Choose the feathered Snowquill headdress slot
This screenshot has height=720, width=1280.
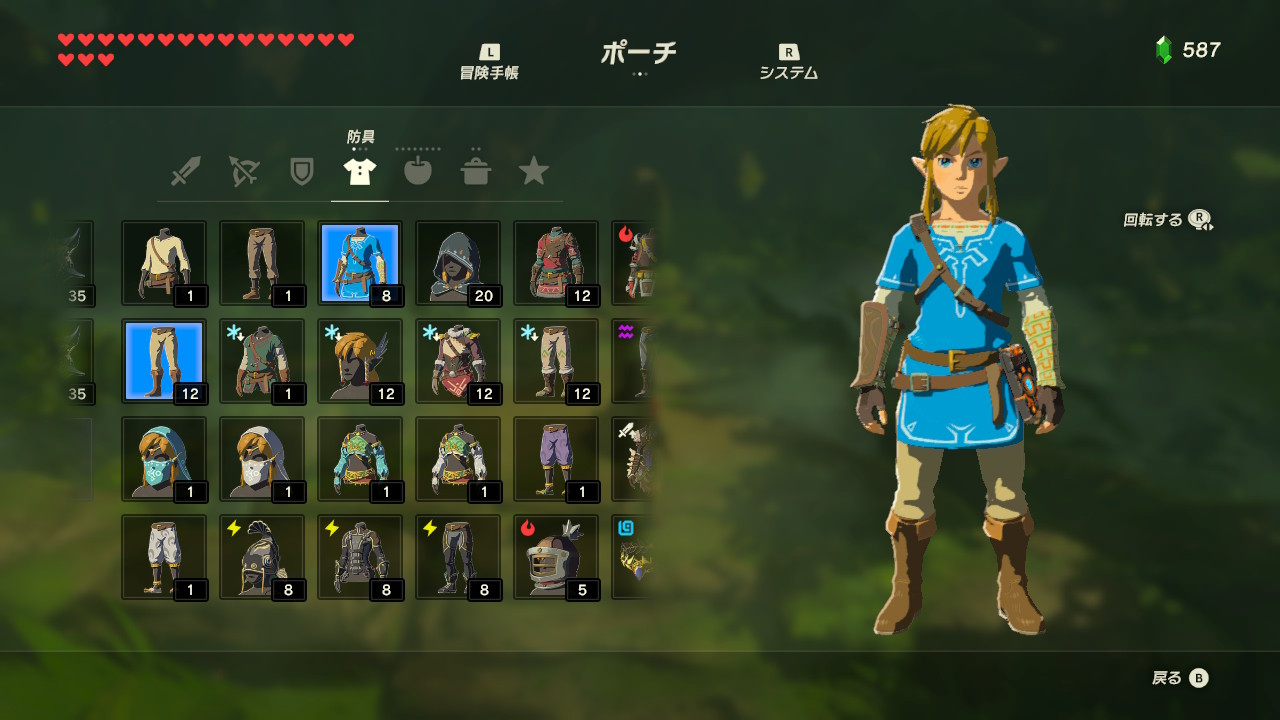point(360,361)
